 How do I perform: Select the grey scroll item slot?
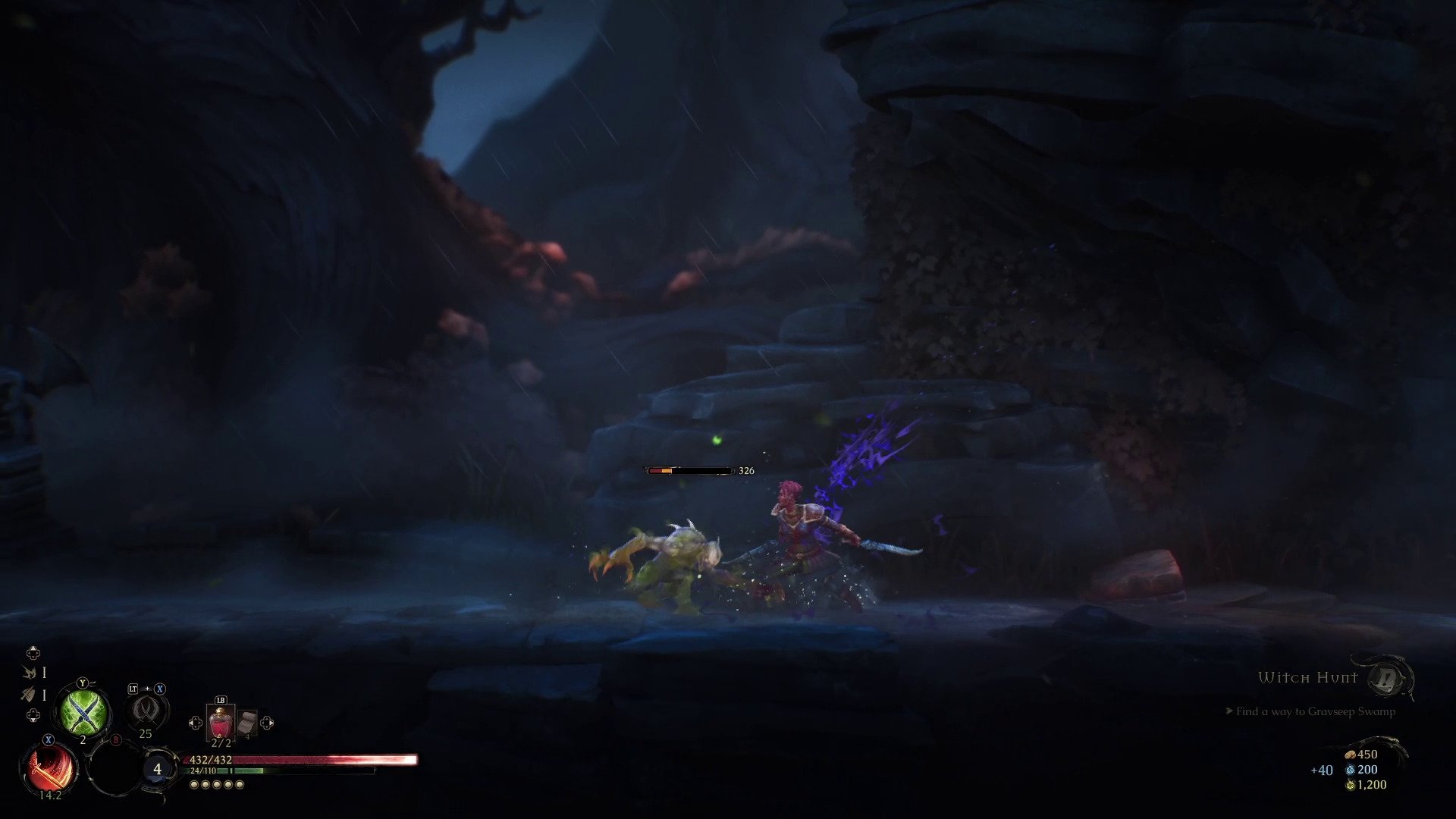(246, 724)
